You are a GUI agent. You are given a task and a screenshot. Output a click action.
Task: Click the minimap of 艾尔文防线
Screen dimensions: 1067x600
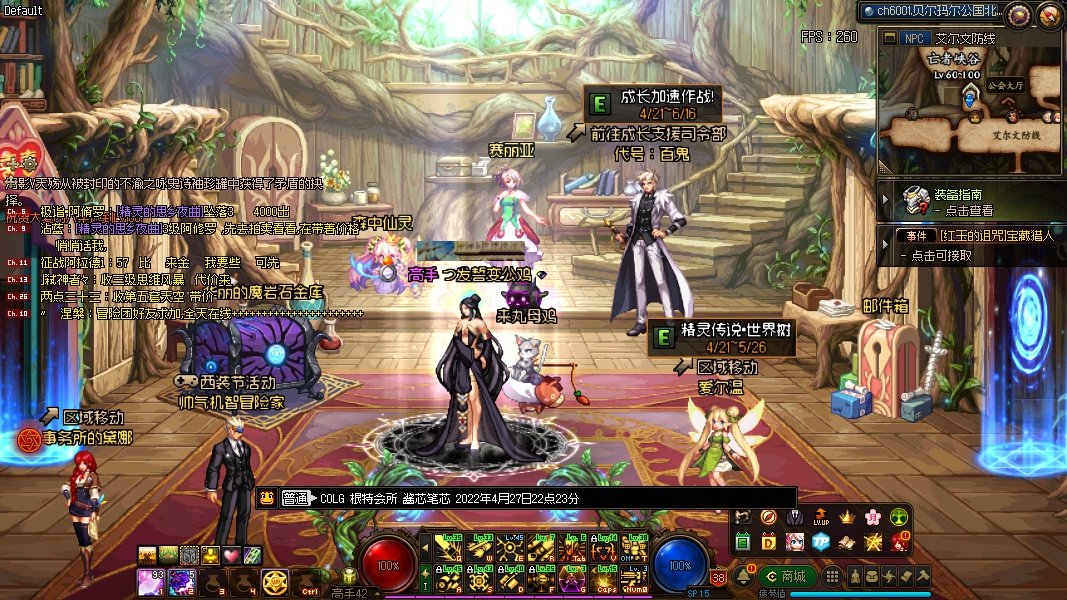968,106
